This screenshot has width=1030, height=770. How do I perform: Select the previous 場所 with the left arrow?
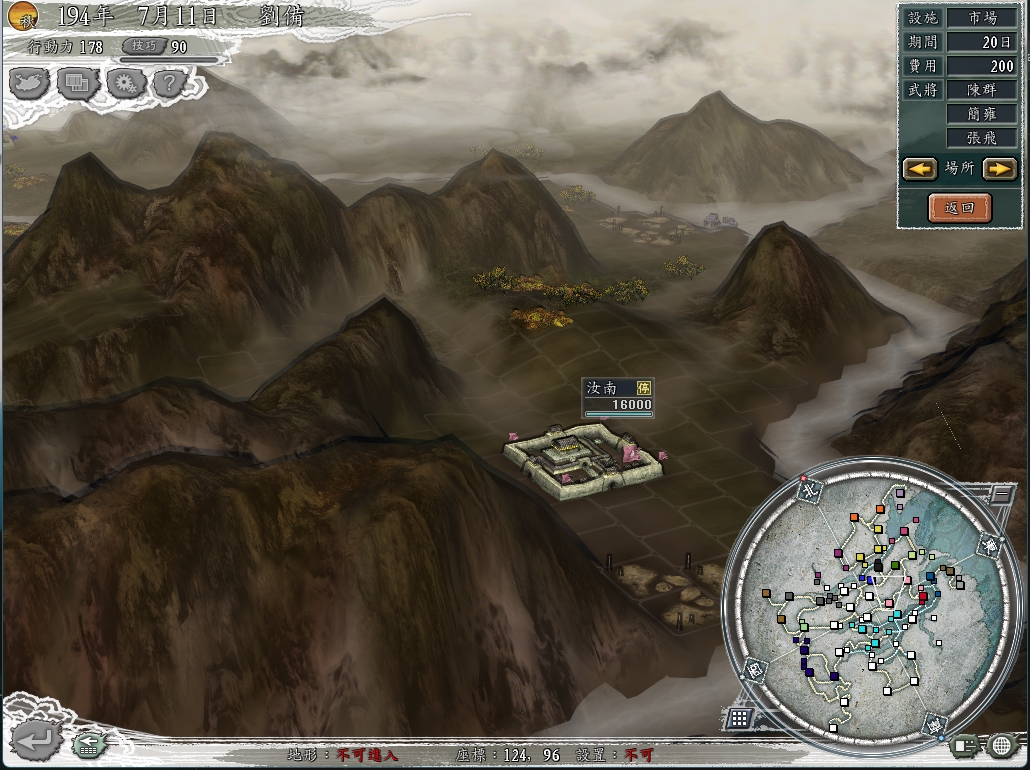click(x=919, y=169)
